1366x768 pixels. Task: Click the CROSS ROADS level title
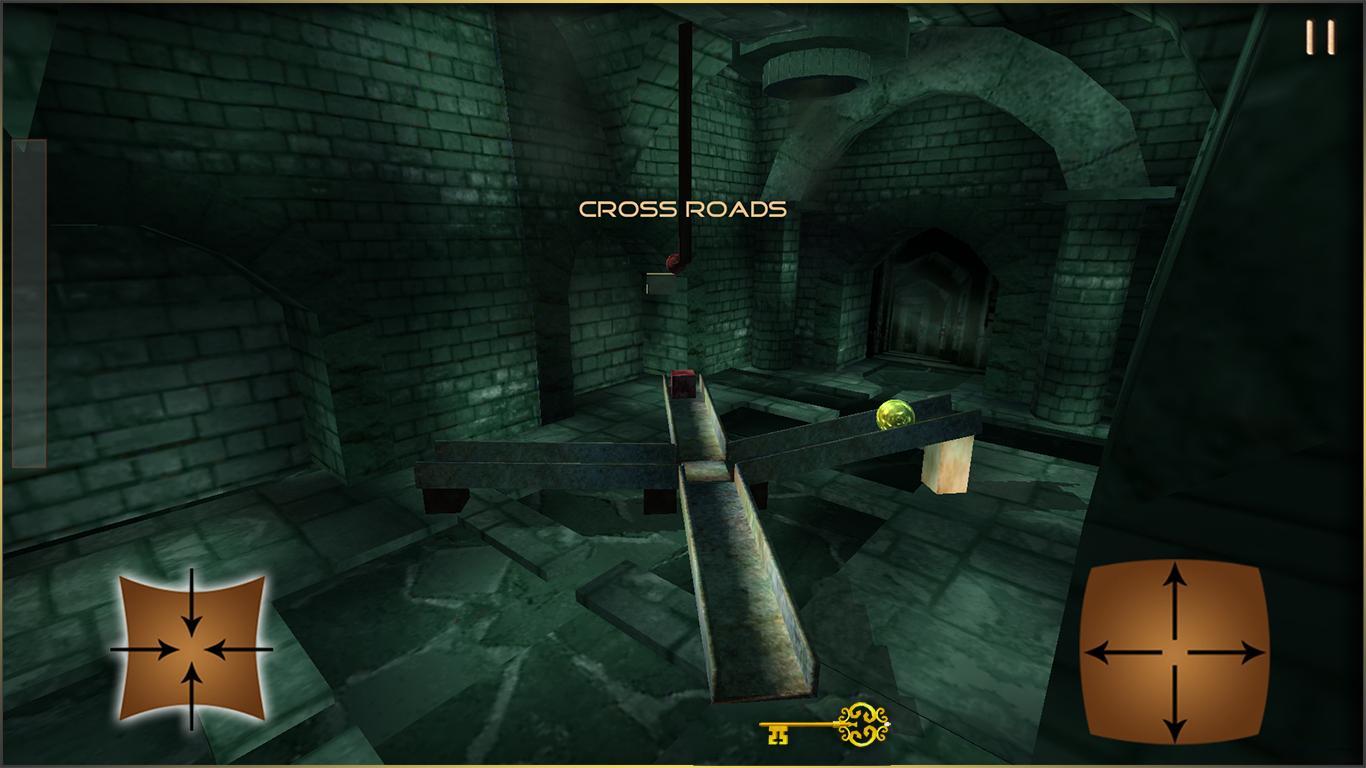(682, 210)
